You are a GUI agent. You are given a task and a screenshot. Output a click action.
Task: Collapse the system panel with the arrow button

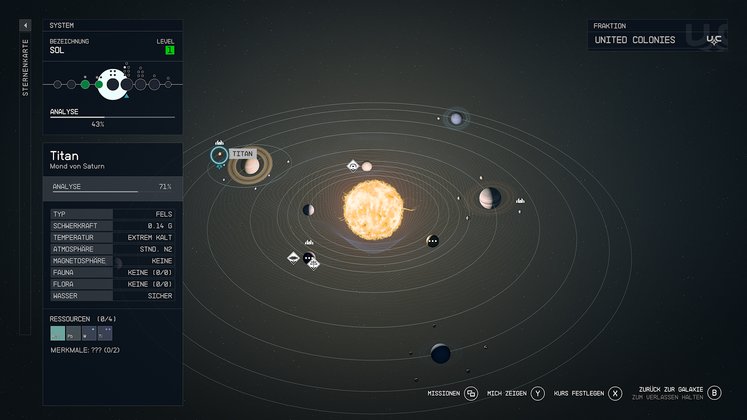point(25,25)
